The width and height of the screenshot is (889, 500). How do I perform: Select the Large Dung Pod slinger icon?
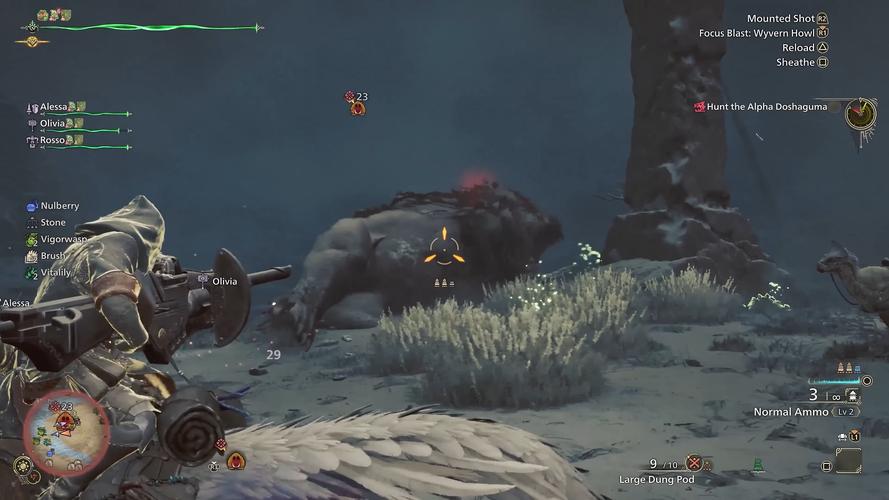click(693, 463)
